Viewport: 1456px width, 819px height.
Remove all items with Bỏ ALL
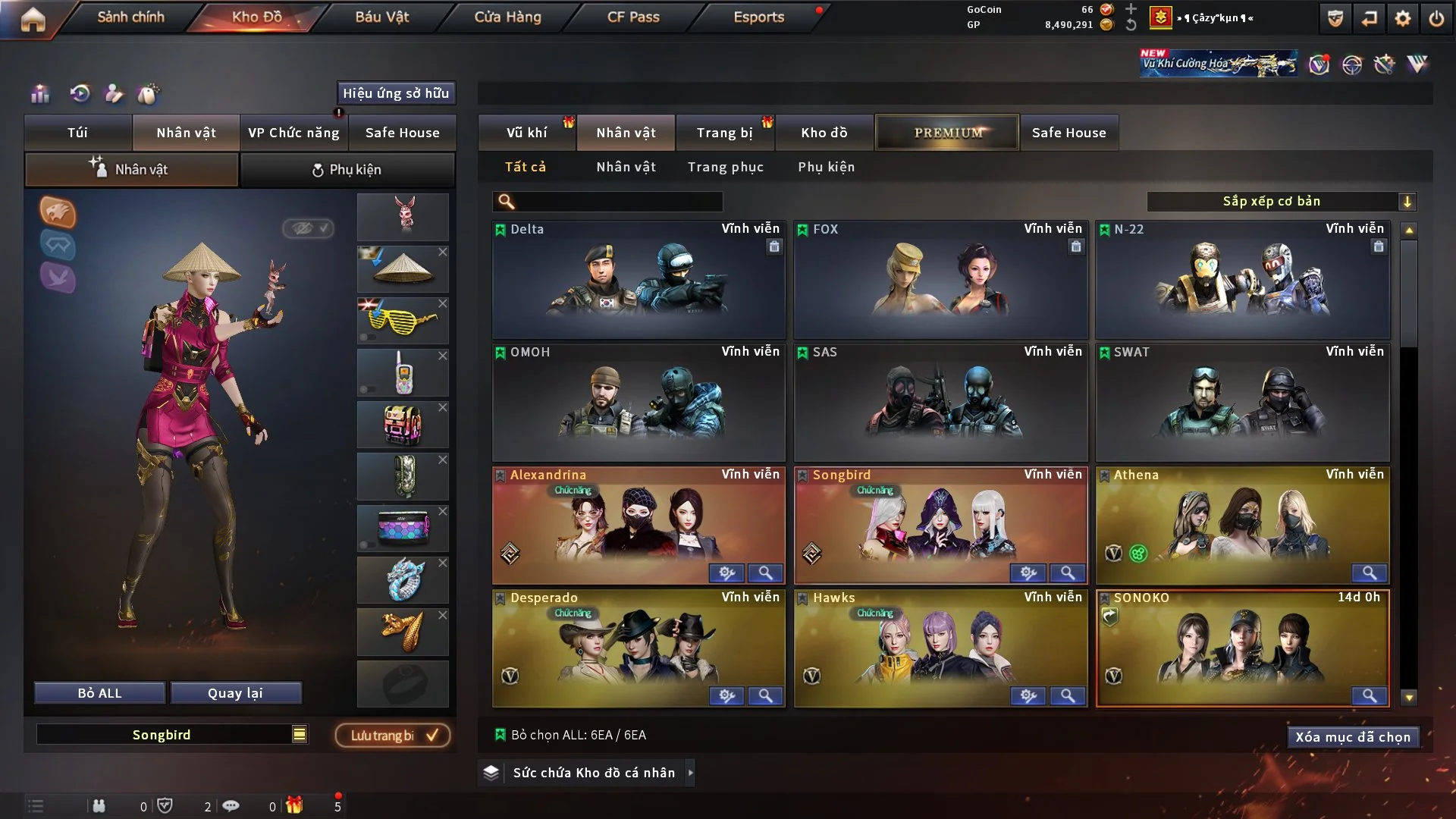(x=99, y=693)
